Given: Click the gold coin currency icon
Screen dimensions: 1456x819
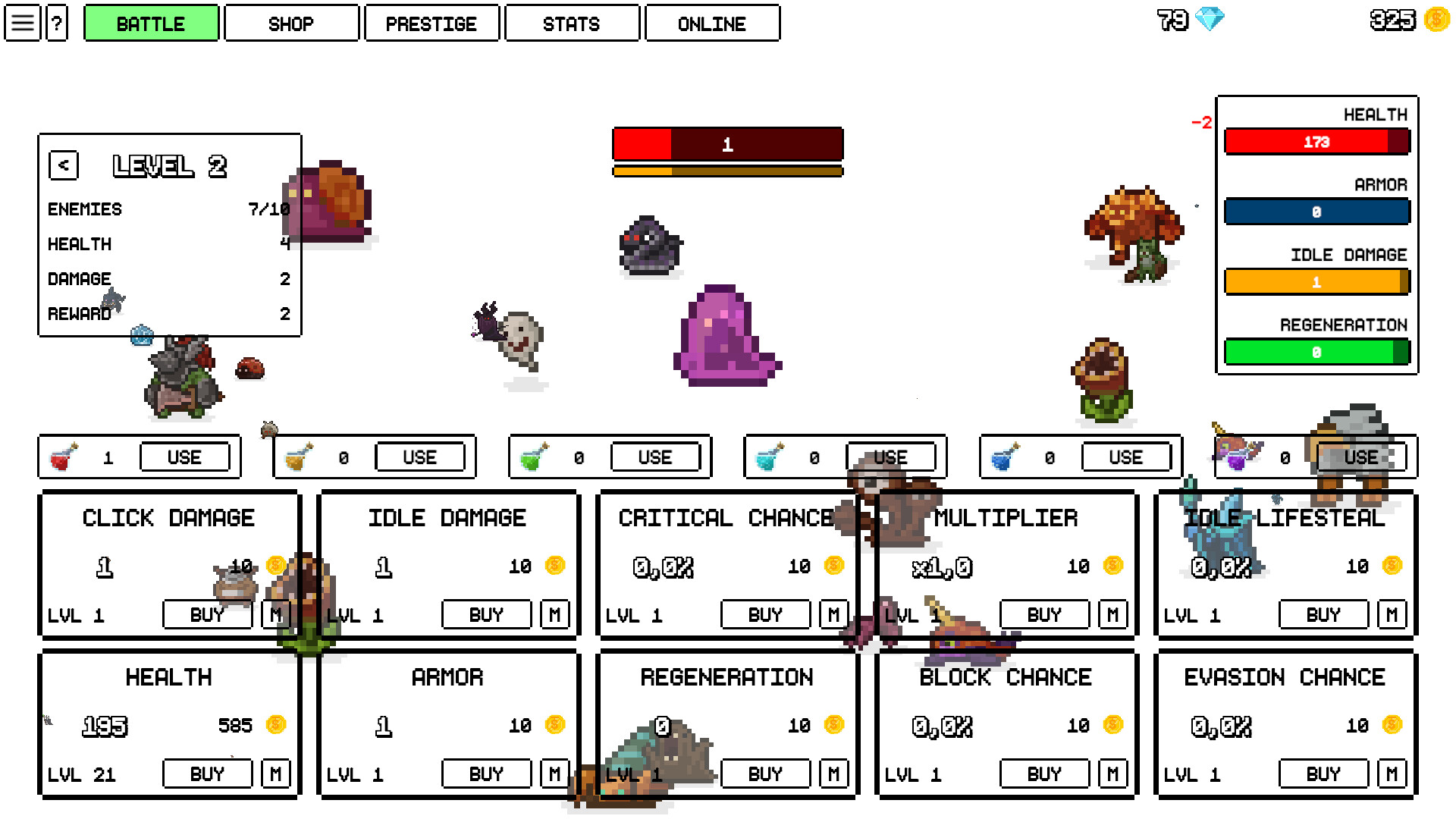Looking at the screenshot, I should [1435, 20].
